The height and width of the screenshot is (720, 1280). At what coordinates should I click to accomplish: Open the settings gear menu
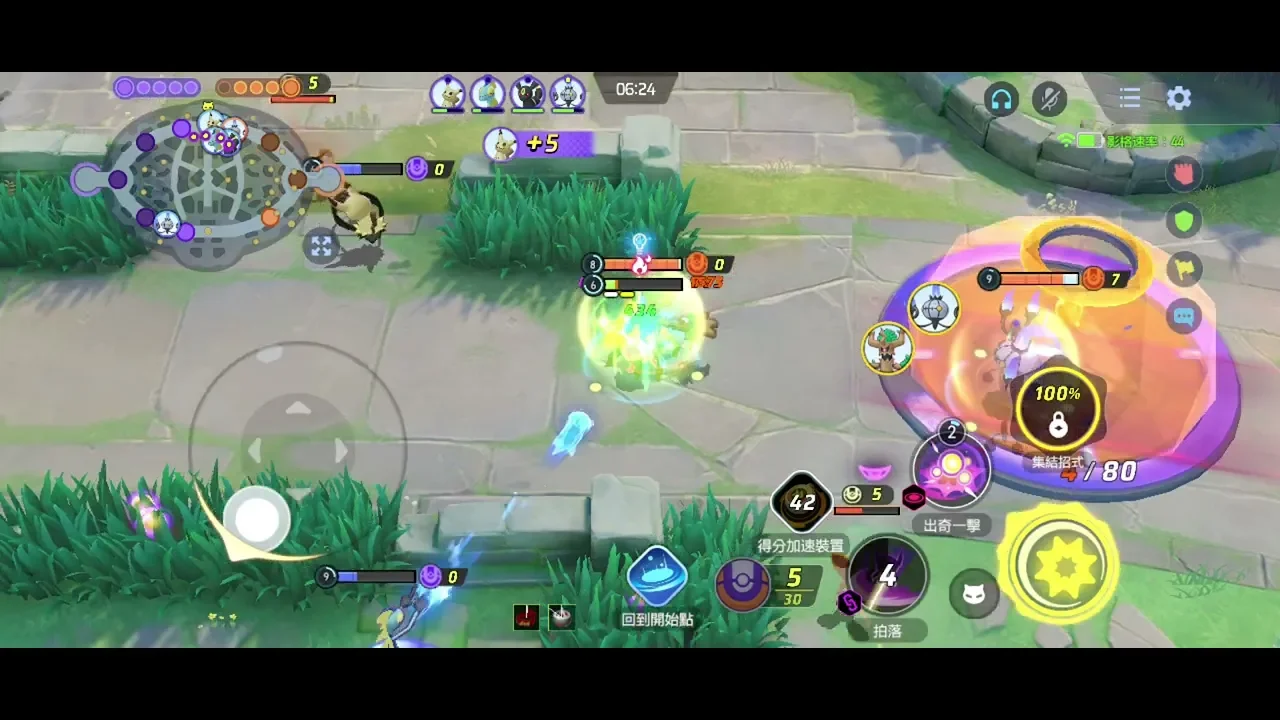(x=1179, y=98)
